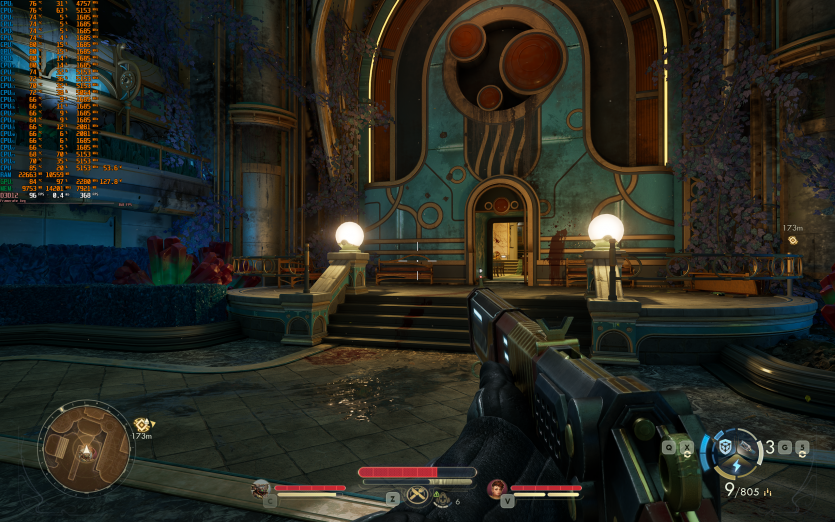The width and height of the screenshot is (835, 522).
Task: Activate the crossed tools ability icon
Action: (417, 494)
